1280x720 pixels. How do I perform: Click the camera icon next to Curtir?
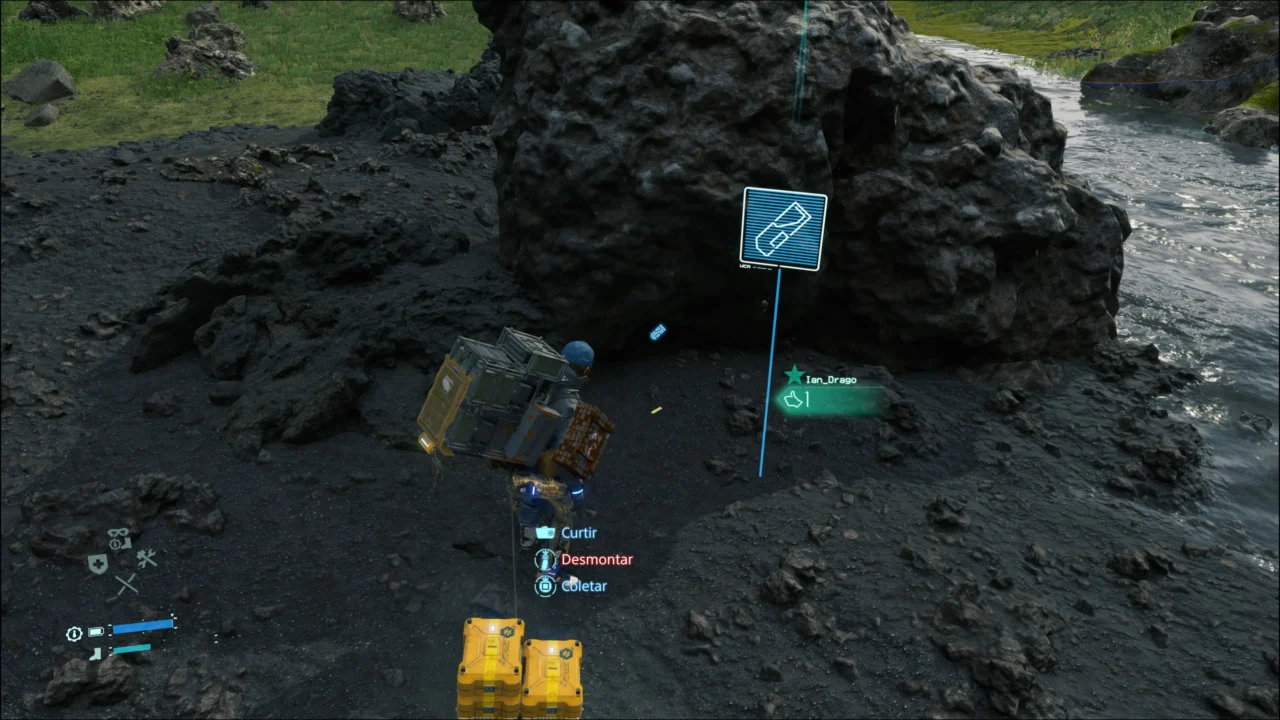[545, 533]
